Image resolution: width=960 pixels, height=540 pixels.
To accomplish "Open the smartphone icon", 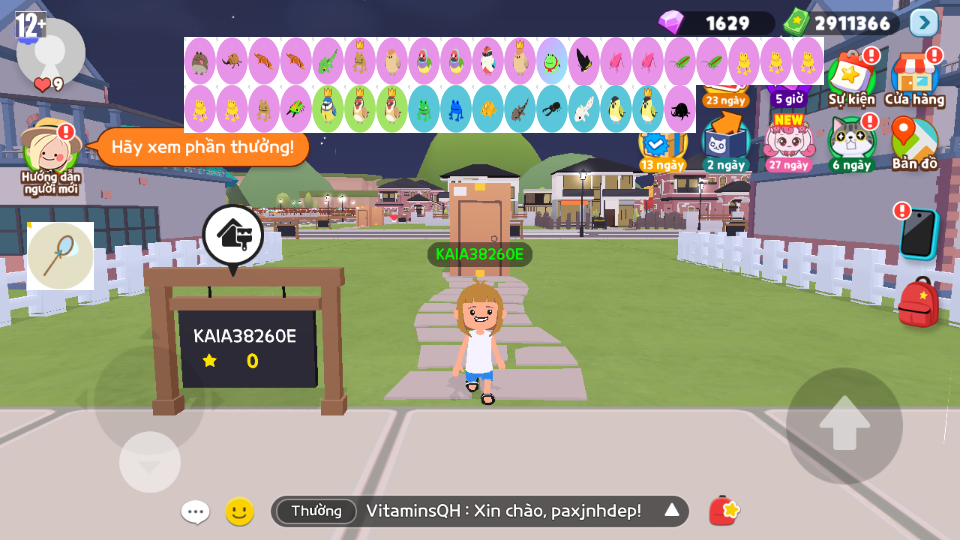I will click(x=918, y=234).
